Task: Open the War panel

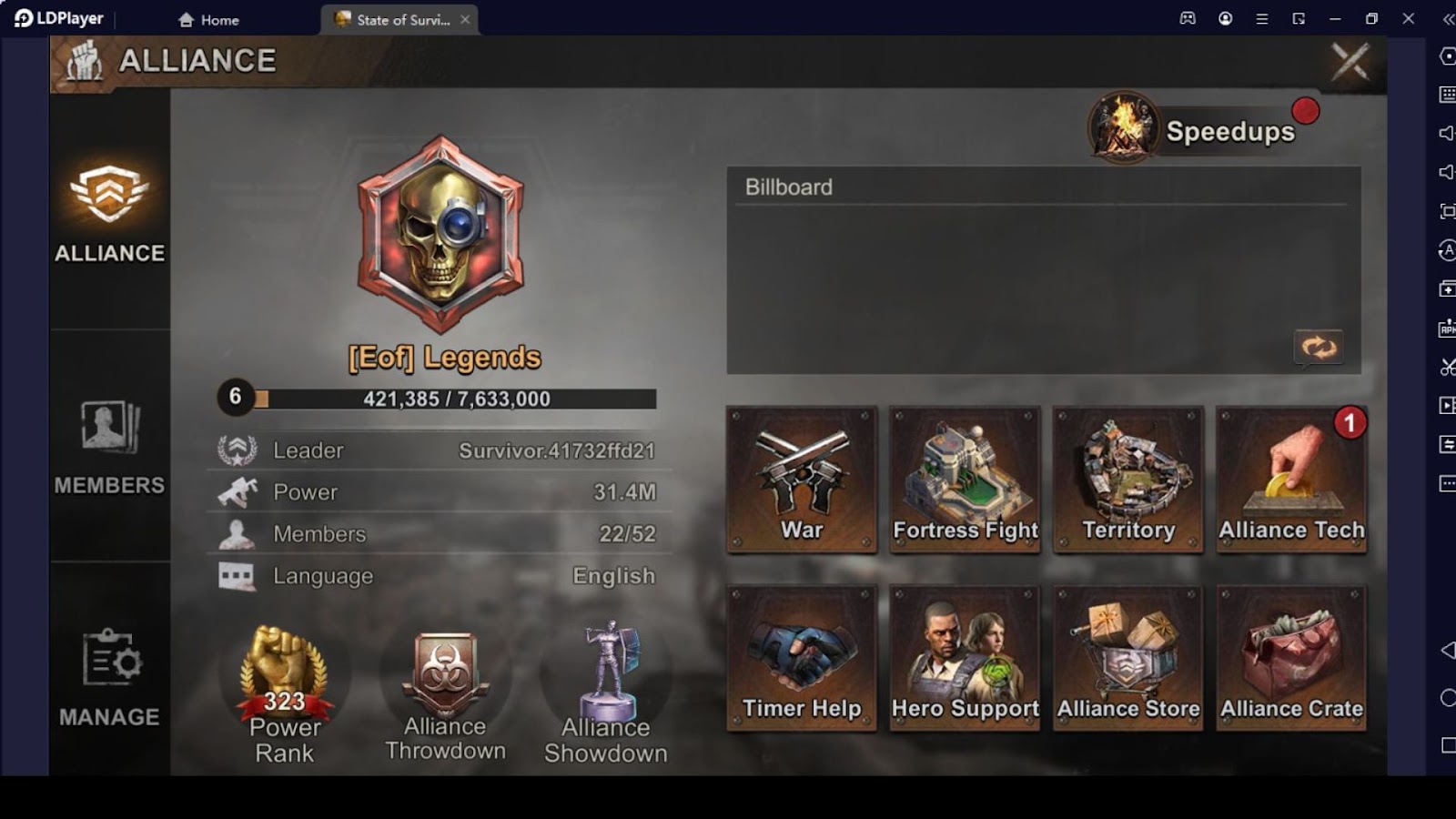Action: pyautogui.click(x=802, y=480)
